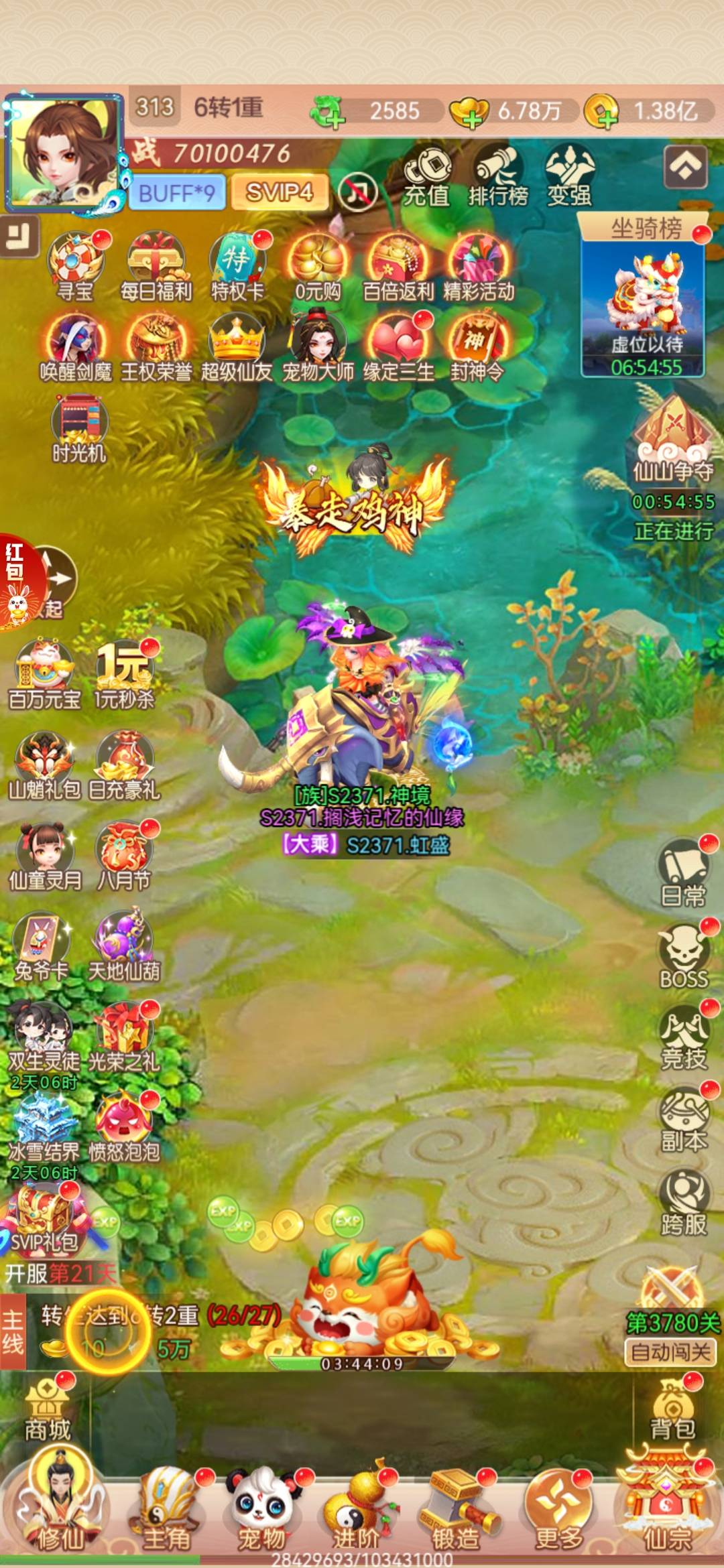Open the 背包 backpack
Image resolution: width=724 pixels, height=1568 pixels.
coord(672,1413)
